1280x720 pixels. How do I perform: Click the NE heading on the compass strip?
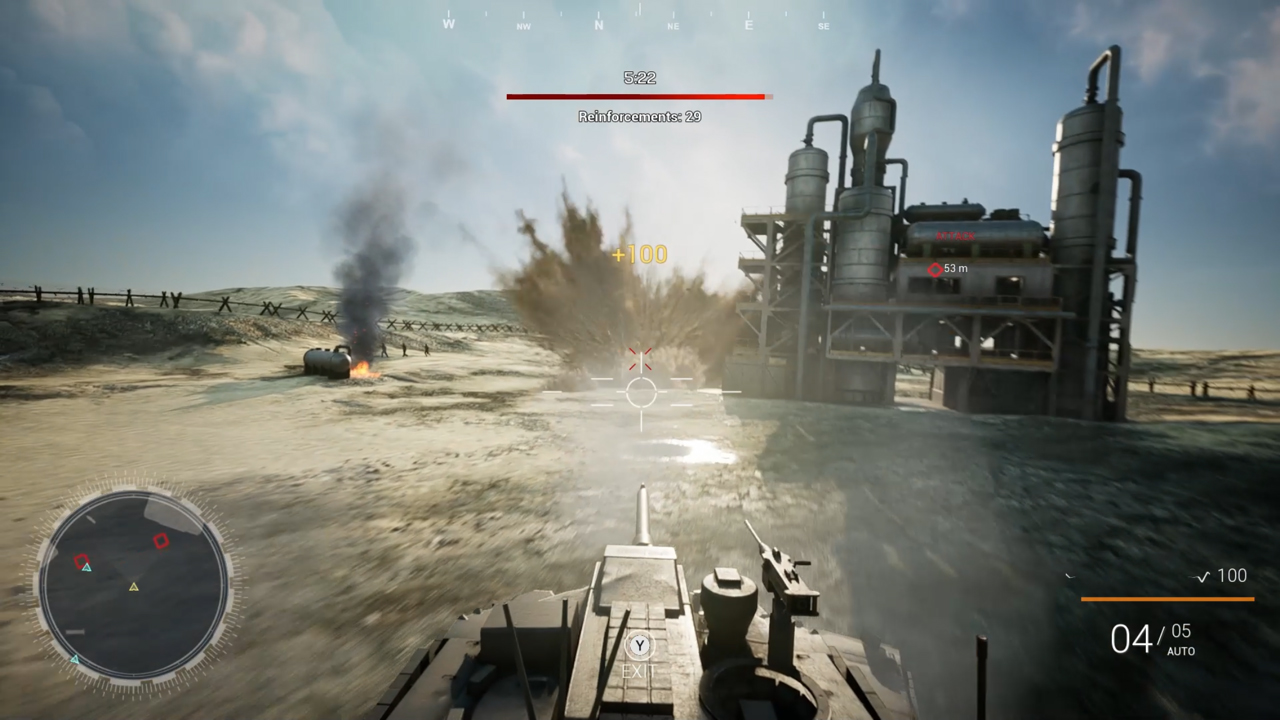tap(674, 25)
